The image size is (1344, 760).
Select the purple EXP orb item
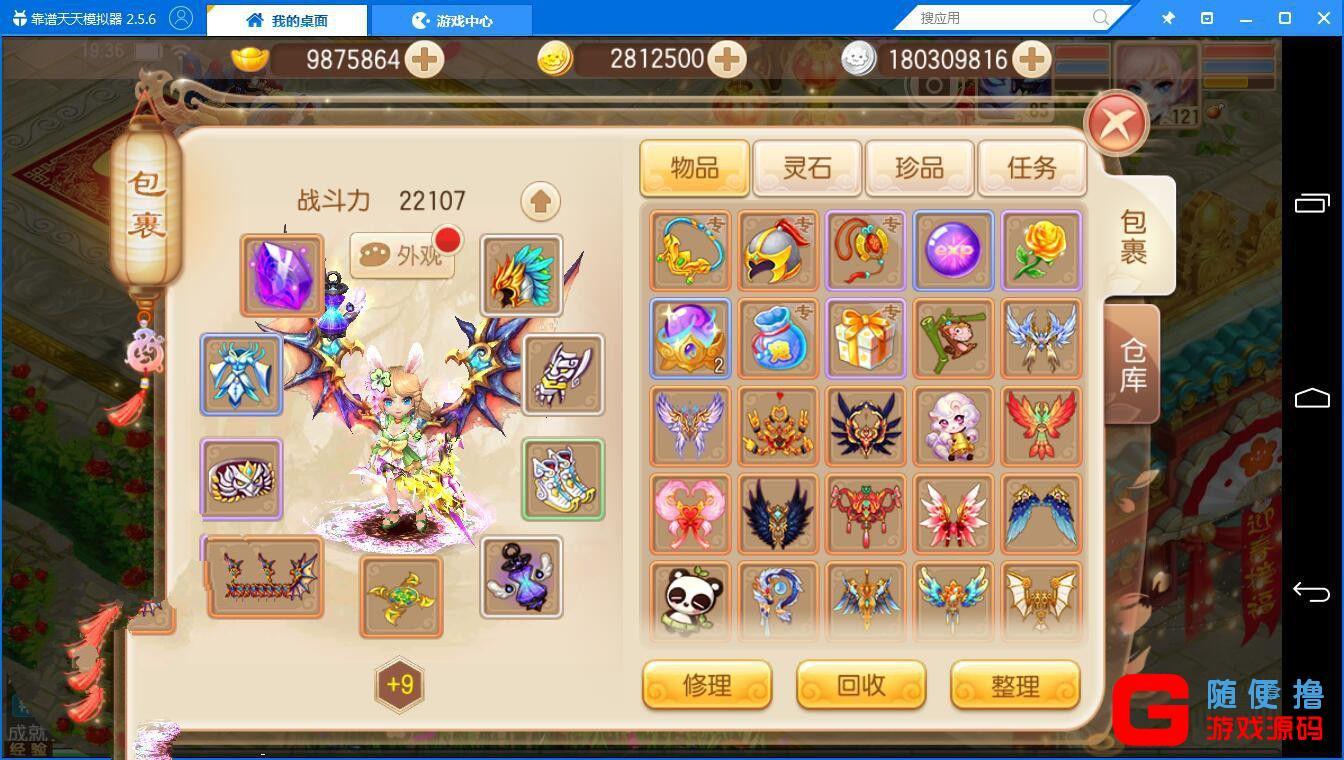(953, 250)
